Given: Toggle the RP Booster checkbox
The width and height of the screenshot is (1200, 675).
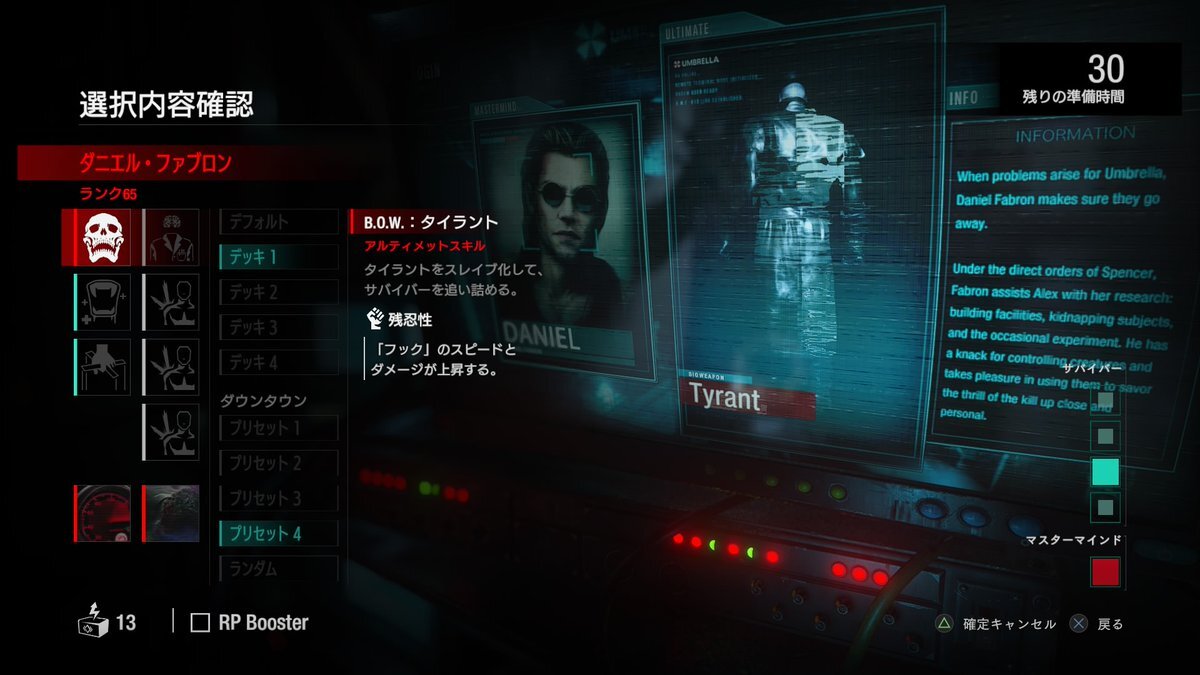Looking at the screenshot, I should coord(201,623).
